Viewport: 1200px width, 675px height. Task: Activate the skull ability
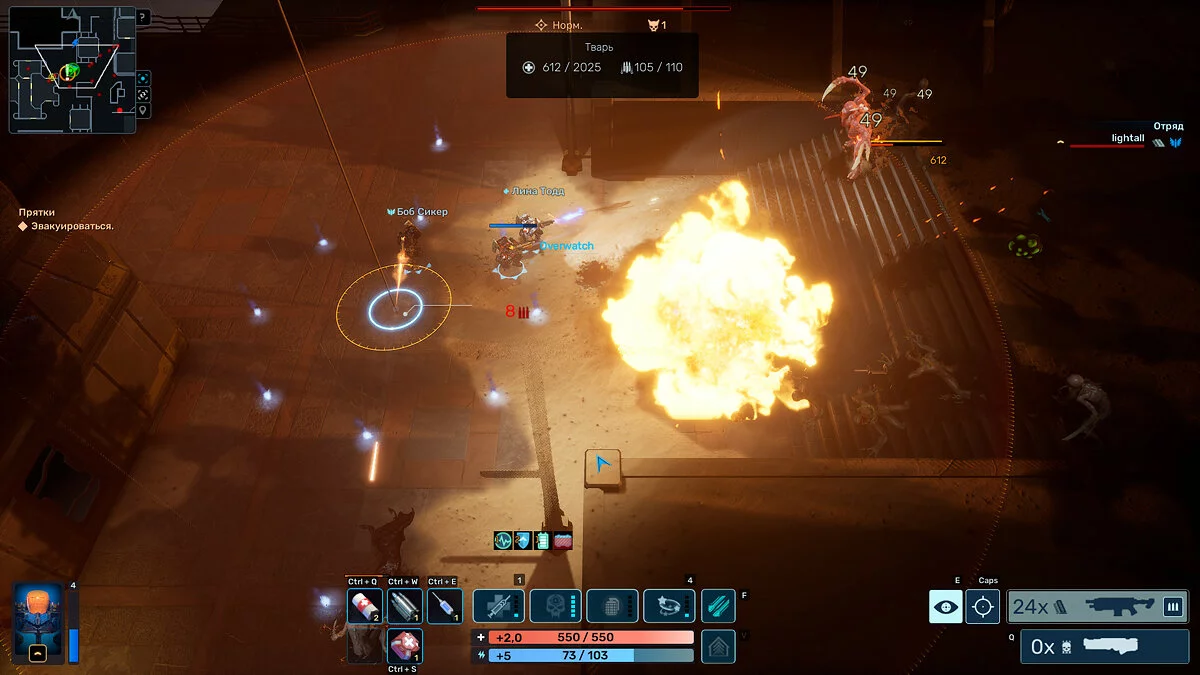[x=555, y=606]
